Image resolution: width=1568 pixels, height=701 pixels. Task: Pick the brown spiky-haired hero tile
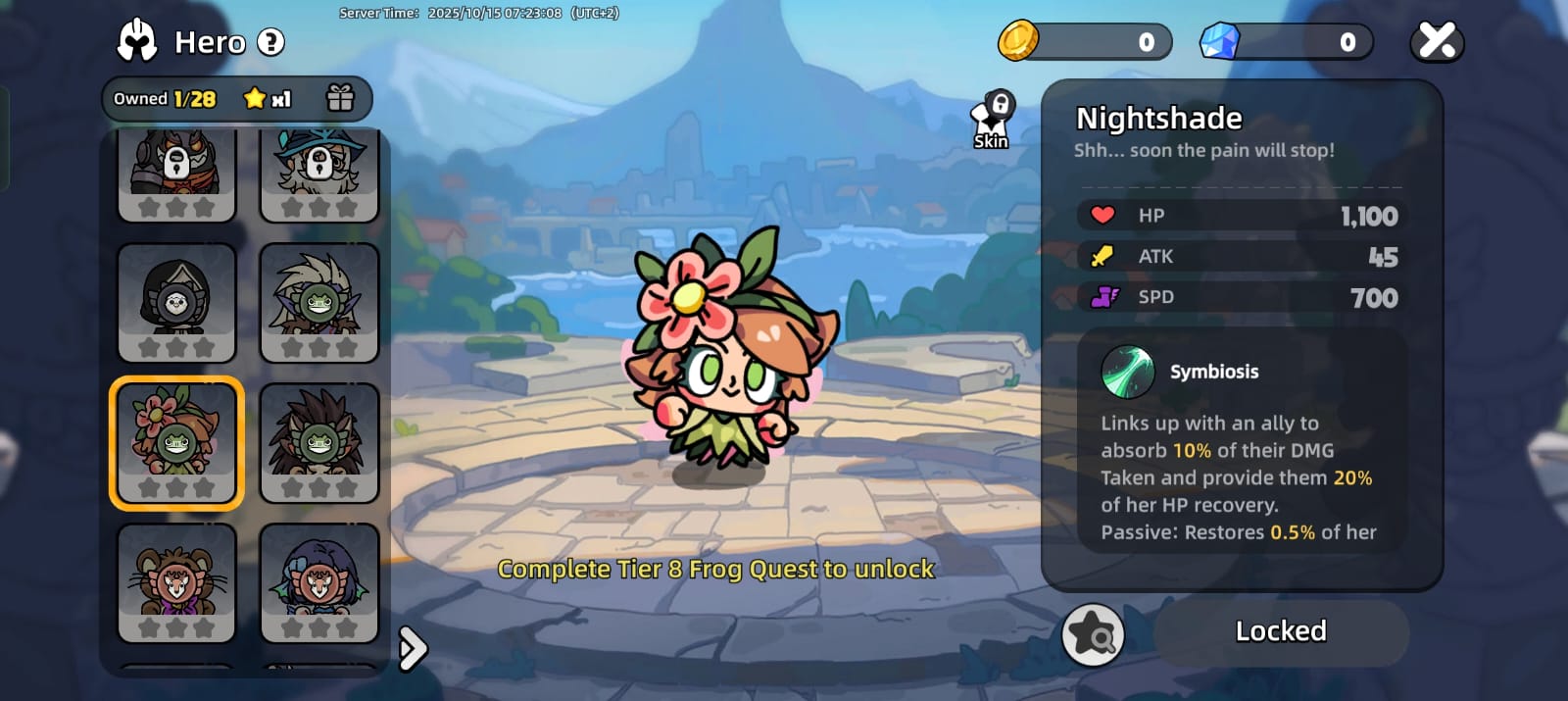[319, 442]
